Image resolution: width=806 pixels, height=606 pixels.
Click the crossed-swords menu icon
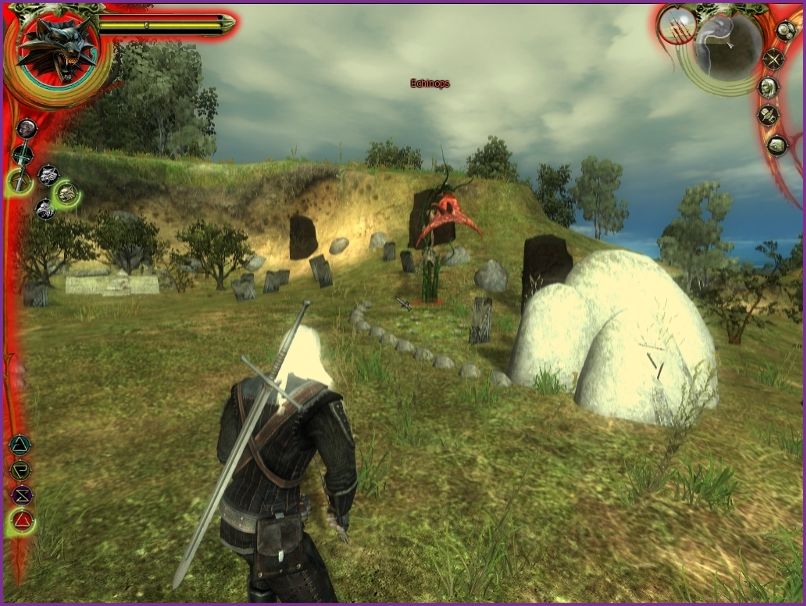[x=774, y=58]
